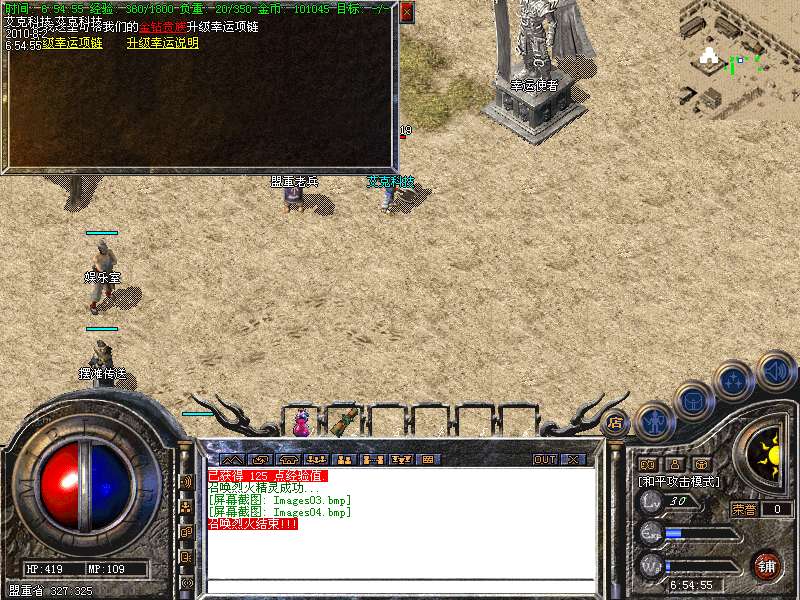Image resolution: width=800 pixels, height=600 pixels.
Task: Close the chat panel with X button
Action: coord(573,460)
